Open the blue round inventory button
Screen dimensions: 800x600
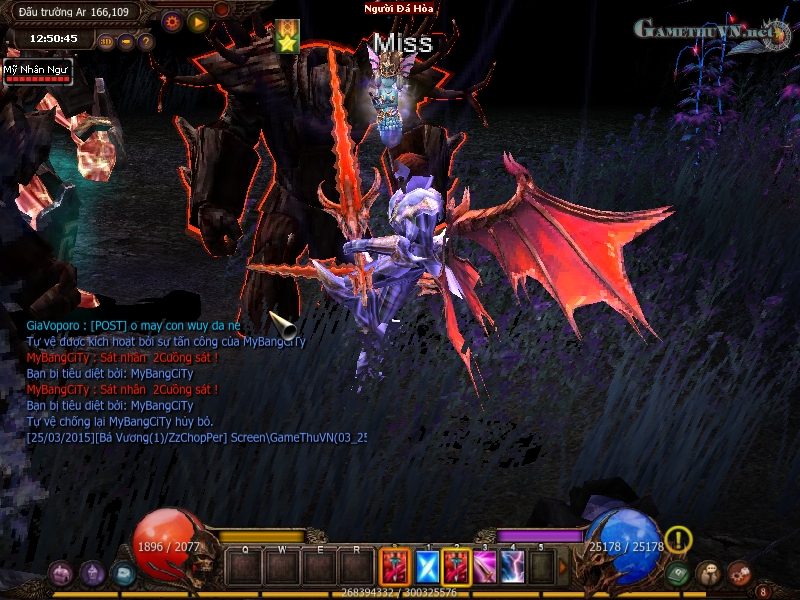[x=123, y=574]
